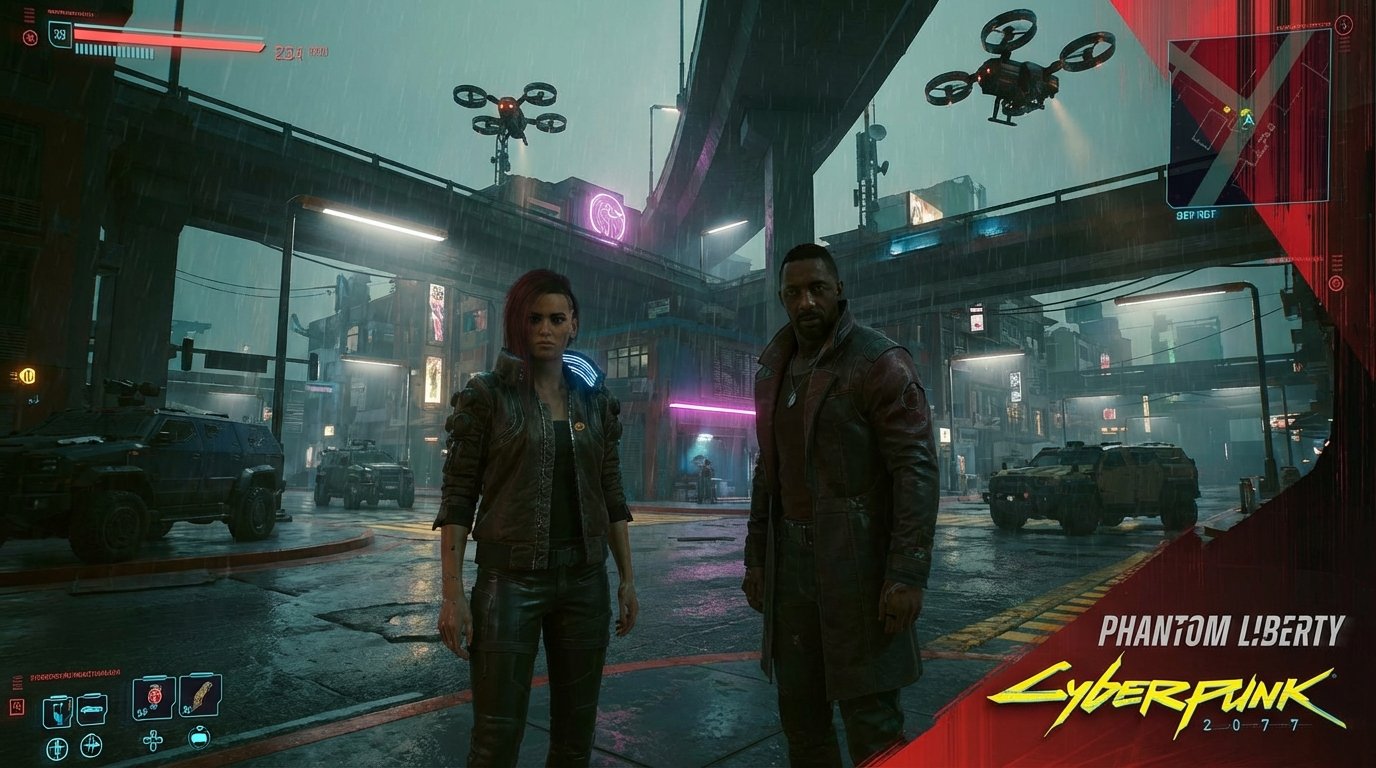
Task: Click the controller face button icon bottom-left
Action: tap(200, 740)
